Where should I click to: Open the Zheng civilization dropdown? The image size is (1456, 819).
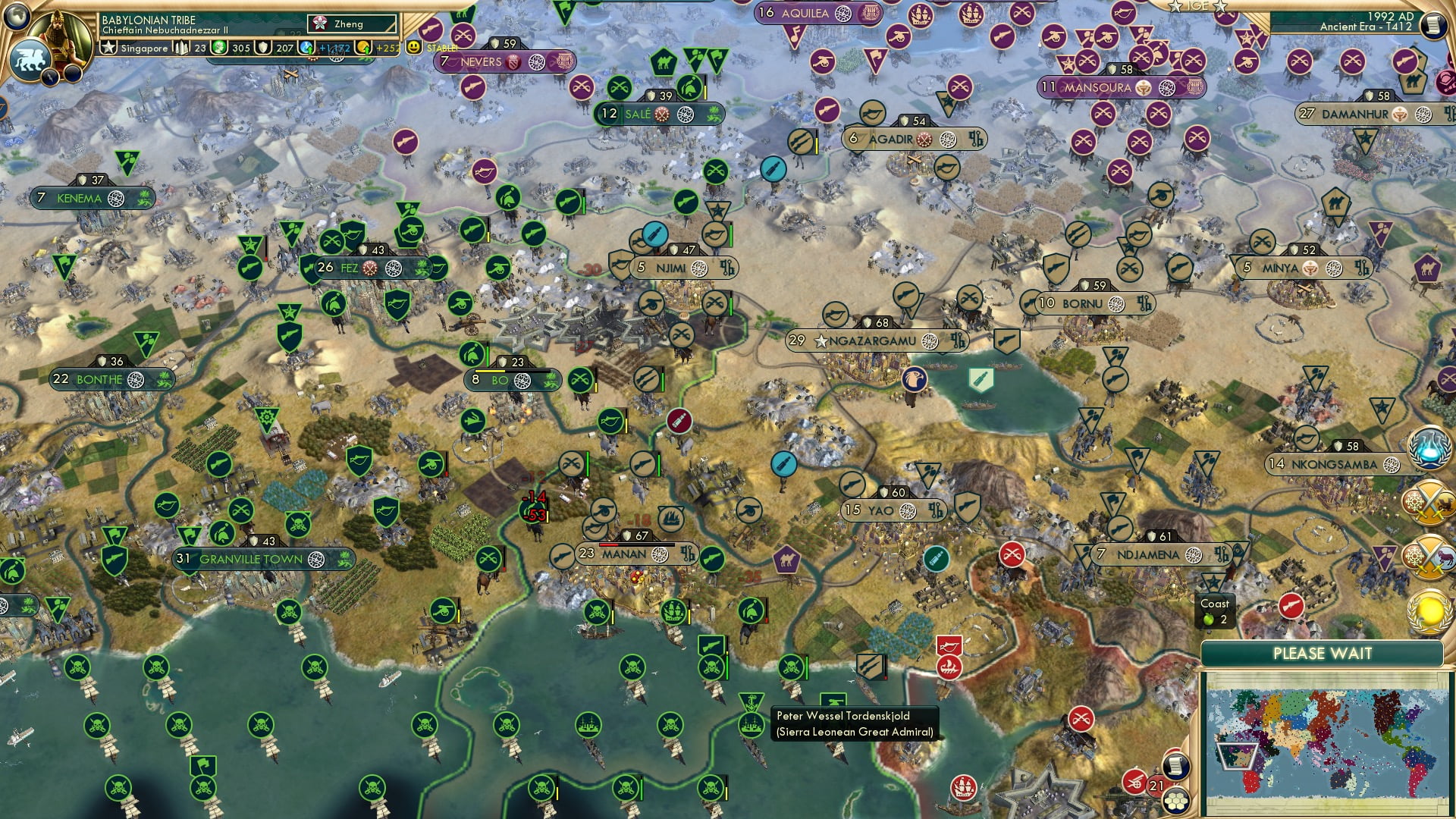point(350,24)
